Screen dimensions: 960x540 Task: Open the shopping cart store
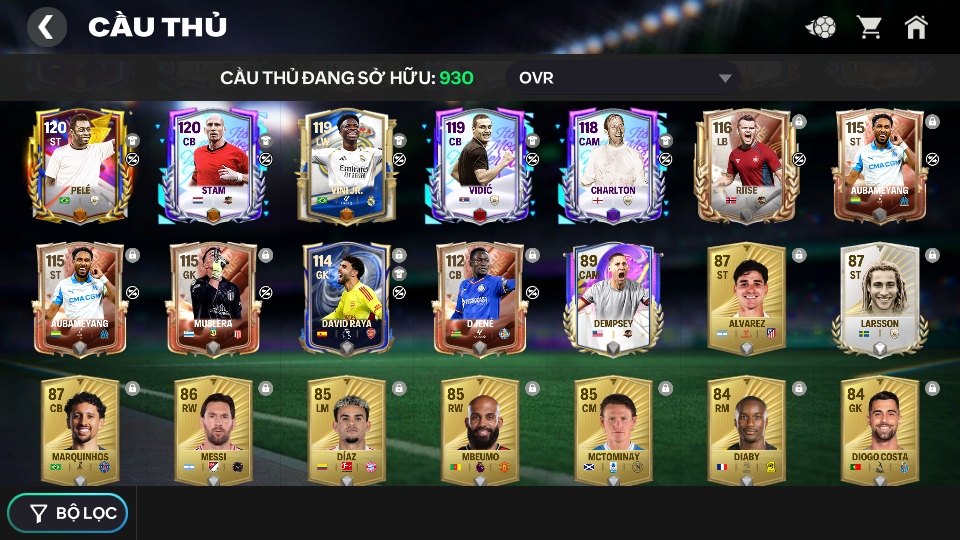pos(869,27)
